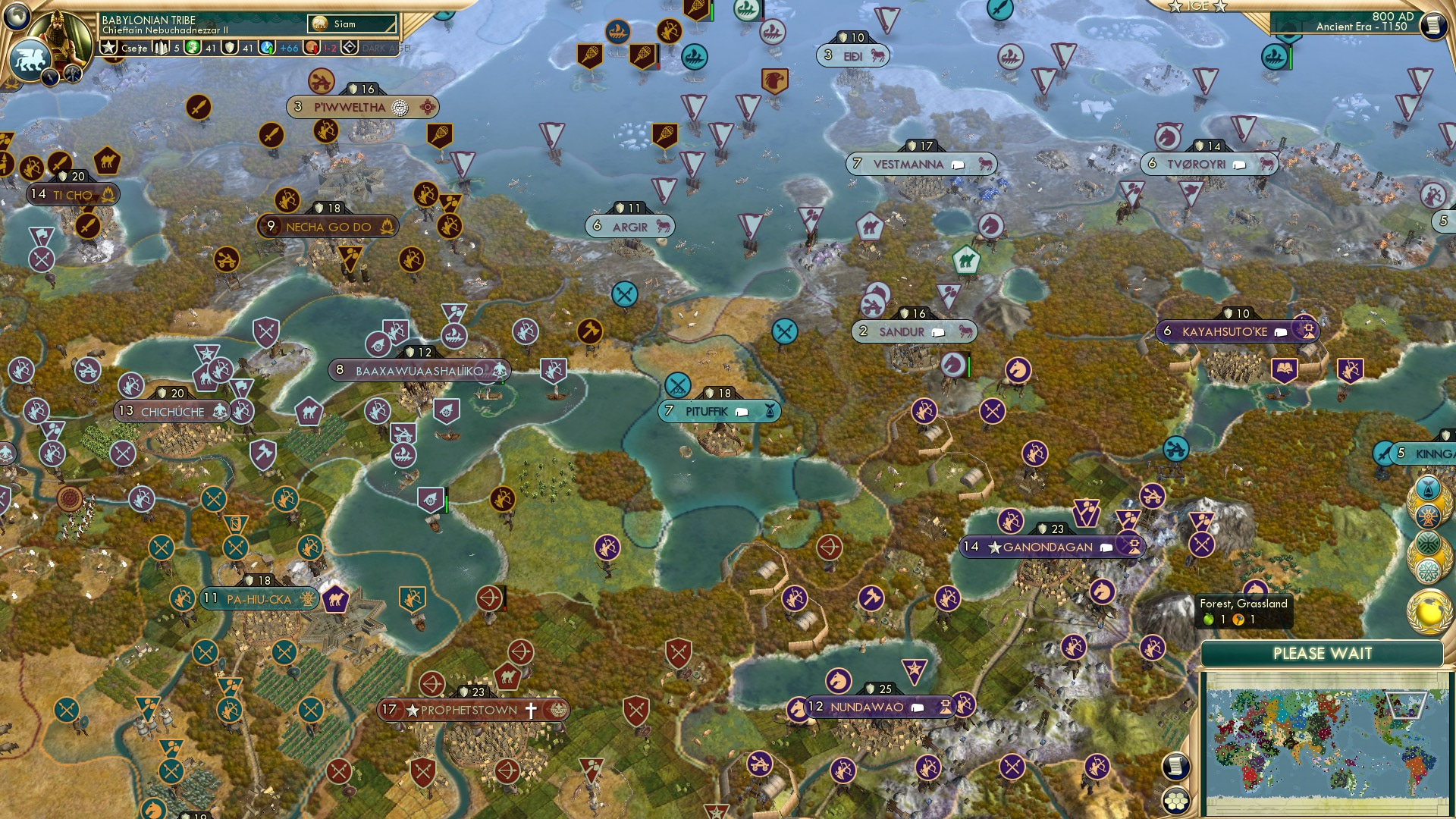Click the golden laurel globe medal above the minimap
Viewport: 1456px width, 819px height.
[x=1429, y=613]
